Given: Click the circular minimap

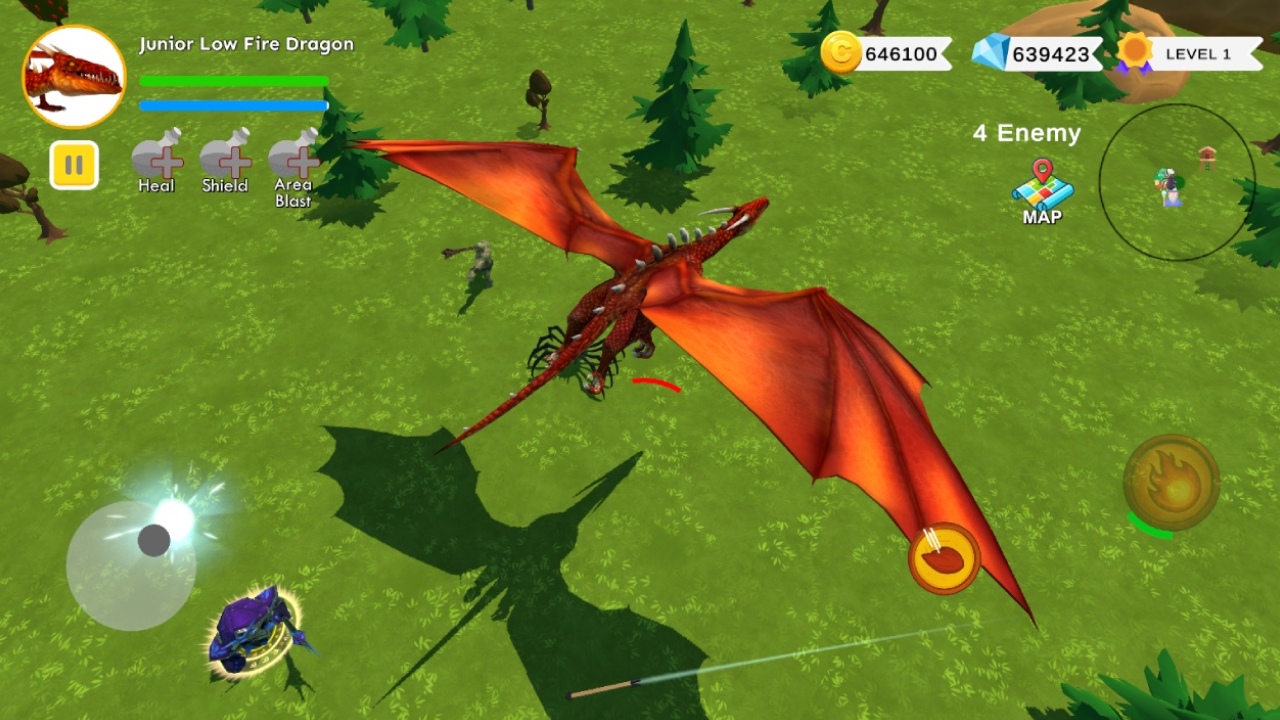Looking at the screenshot, I should [x=1176, y=182].
